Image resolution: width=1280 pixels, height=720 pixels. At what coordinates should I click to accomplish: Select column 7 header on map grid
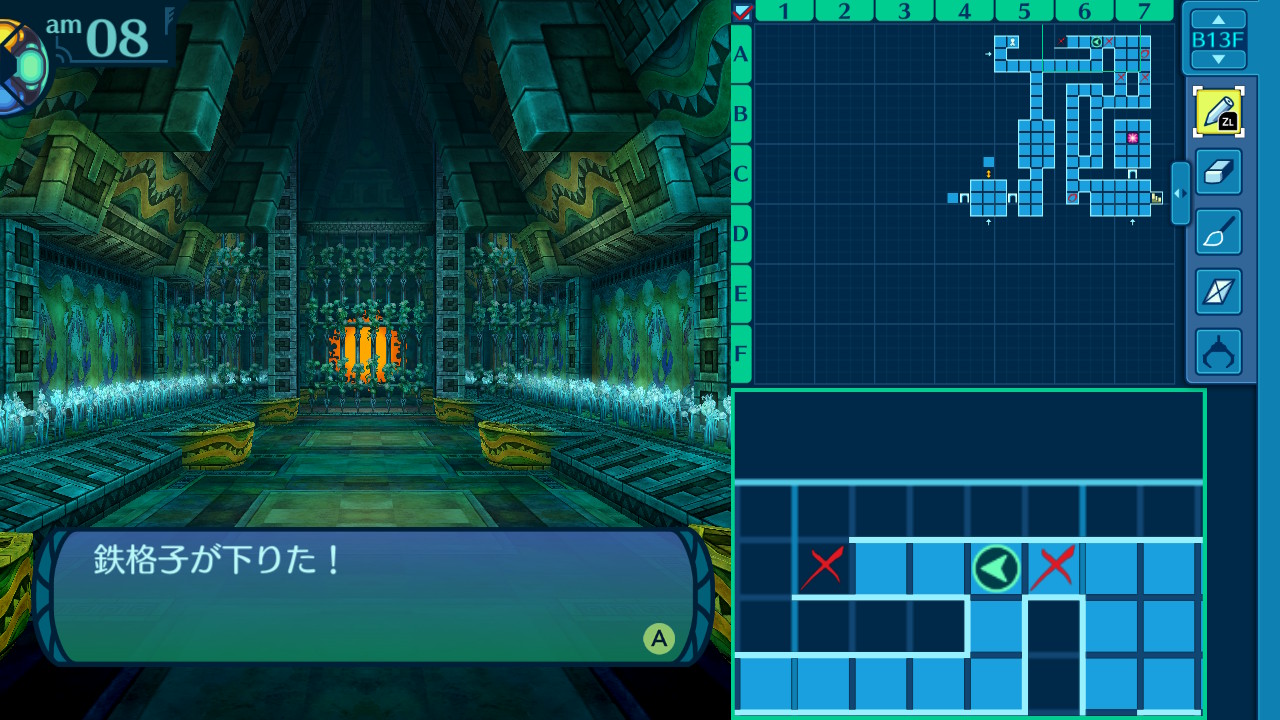pos(1144,11)
